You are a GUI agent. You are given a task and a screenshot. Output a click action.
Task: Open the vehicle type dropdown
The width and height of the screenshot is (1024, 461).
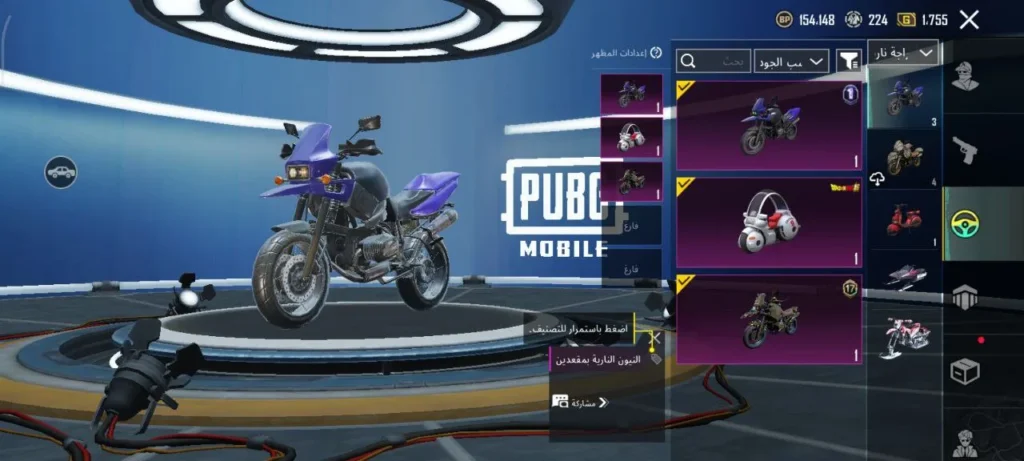pos(903,53)
